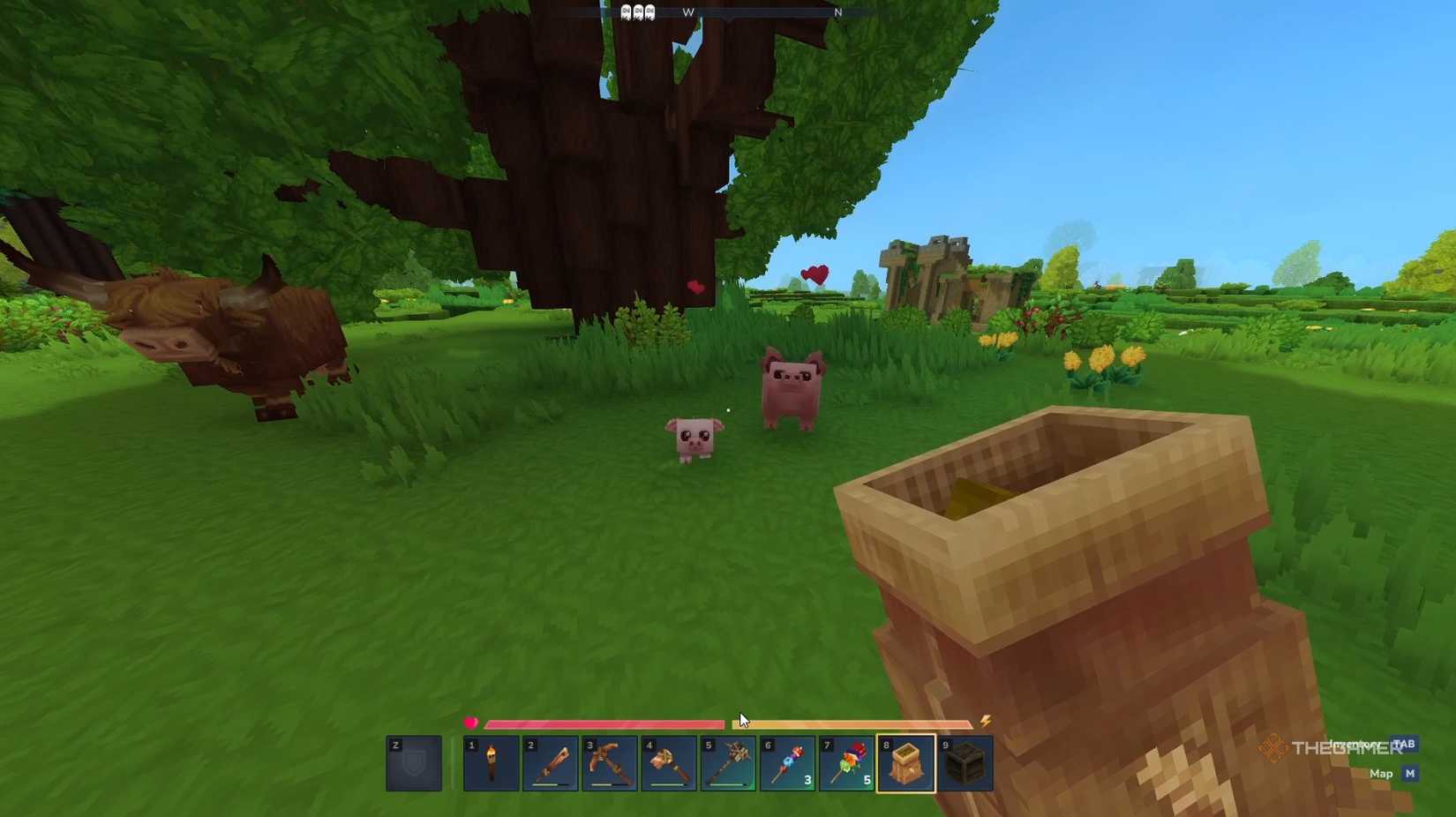Select the torch in hotbar slot 1
The height and width of the screenshot is (817, 1456).
(x=492, y=764)
